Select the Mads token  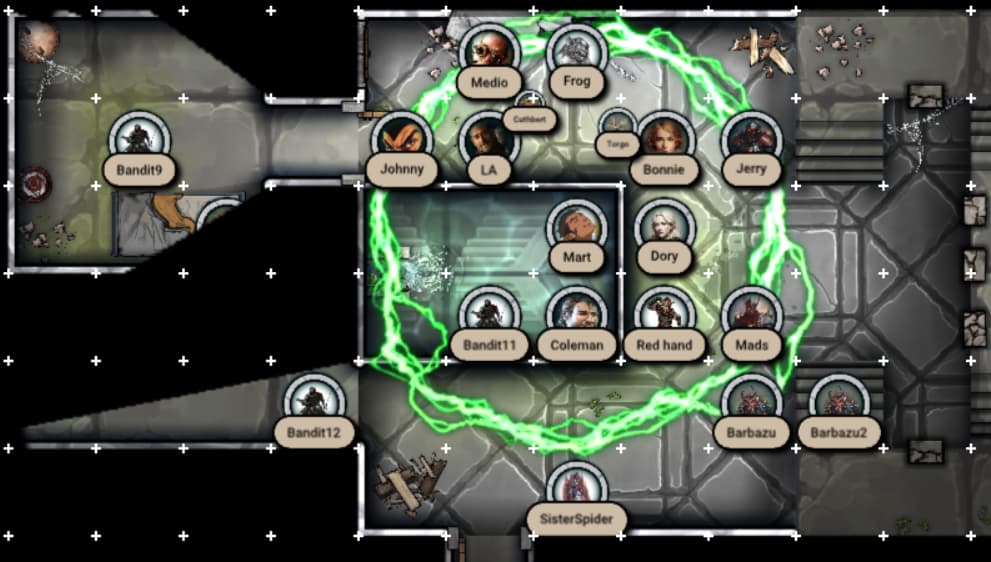click(751, 316)
